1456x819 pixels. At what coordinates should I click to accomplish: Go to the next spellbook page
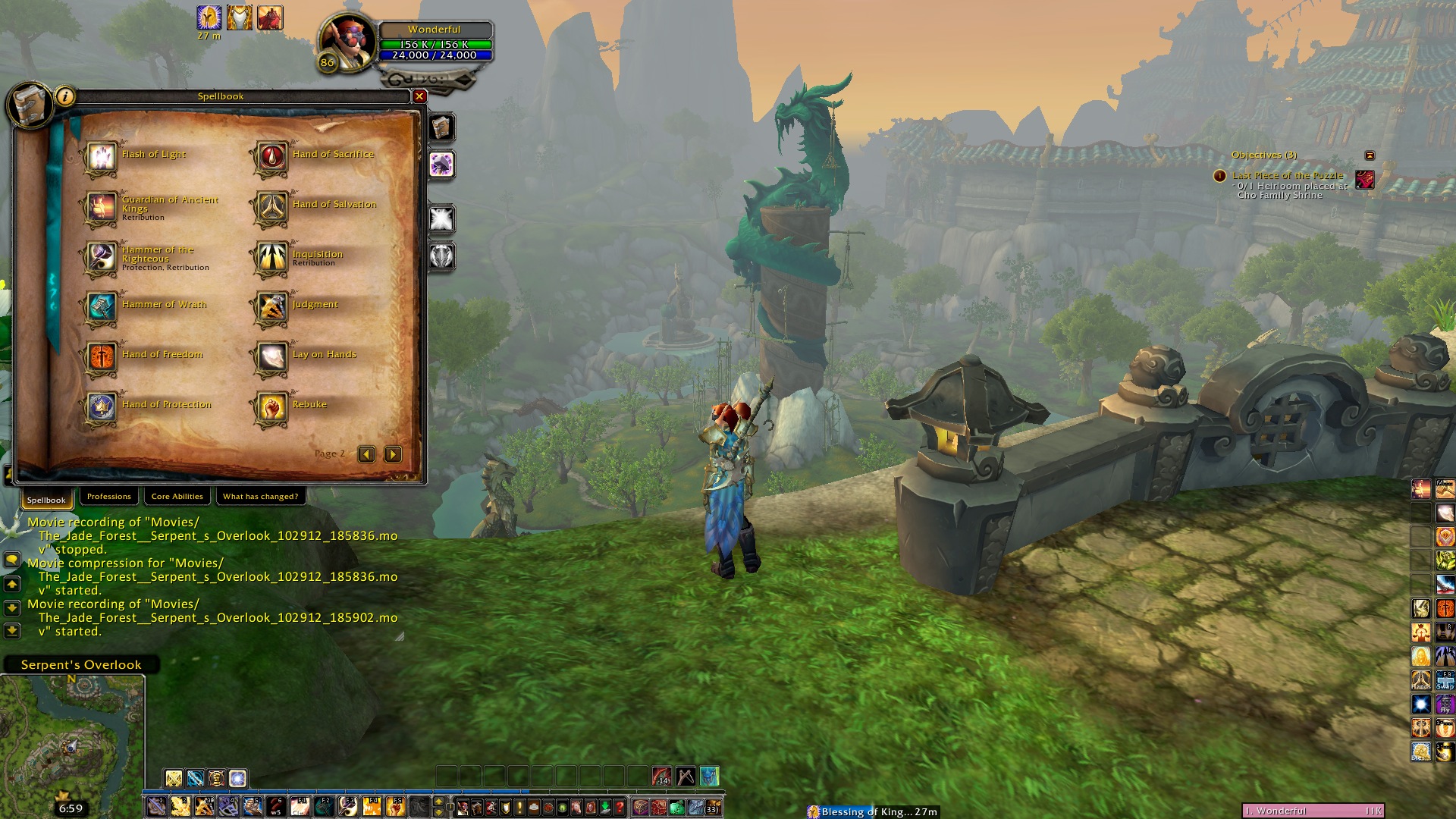[393, 454]
